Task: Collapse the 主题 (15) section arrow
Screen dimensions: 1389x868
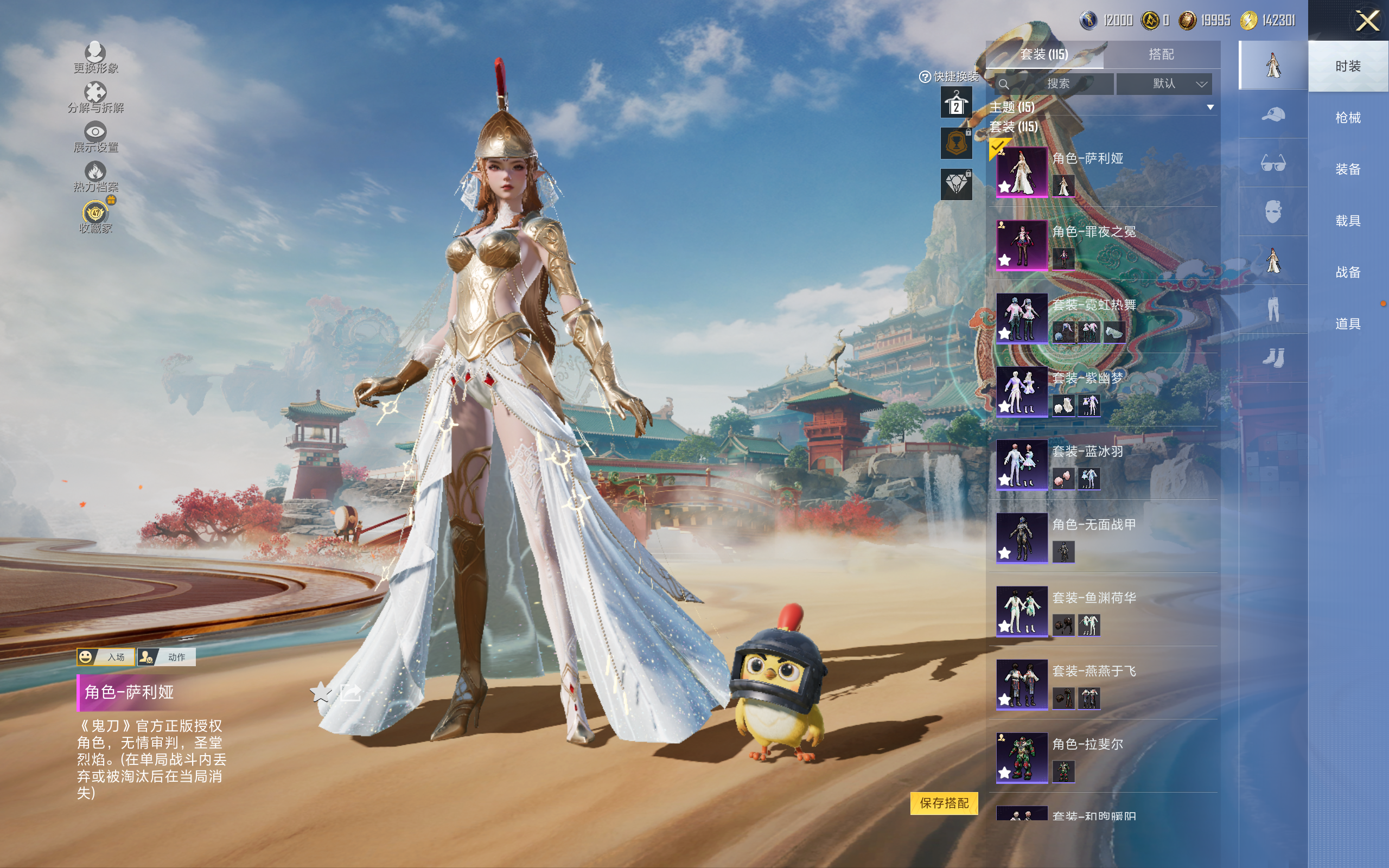Action: point(1210,107)
